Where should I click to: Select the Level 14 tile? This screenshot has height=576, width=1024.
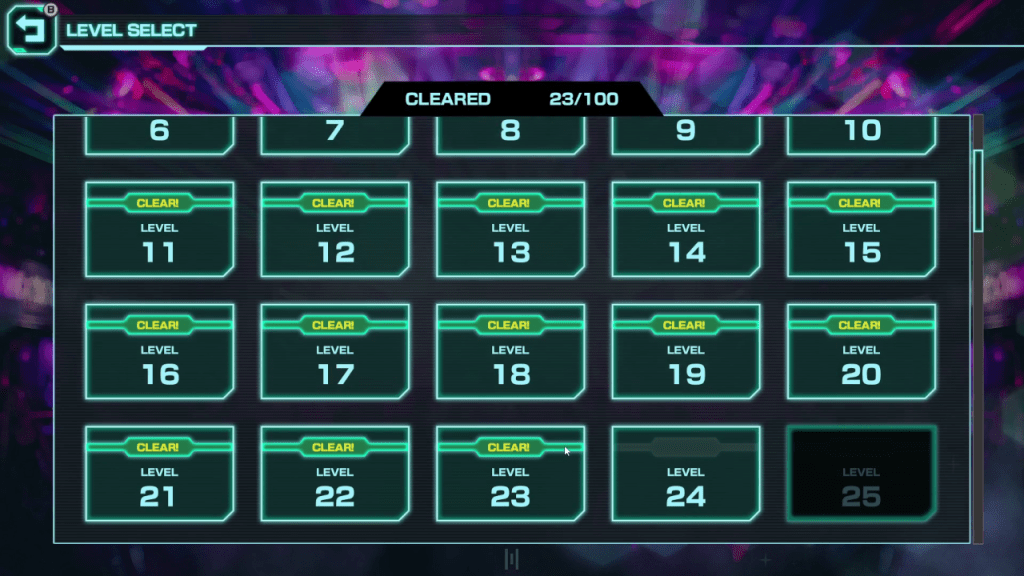pyautogui.click(x=686, y=230)
